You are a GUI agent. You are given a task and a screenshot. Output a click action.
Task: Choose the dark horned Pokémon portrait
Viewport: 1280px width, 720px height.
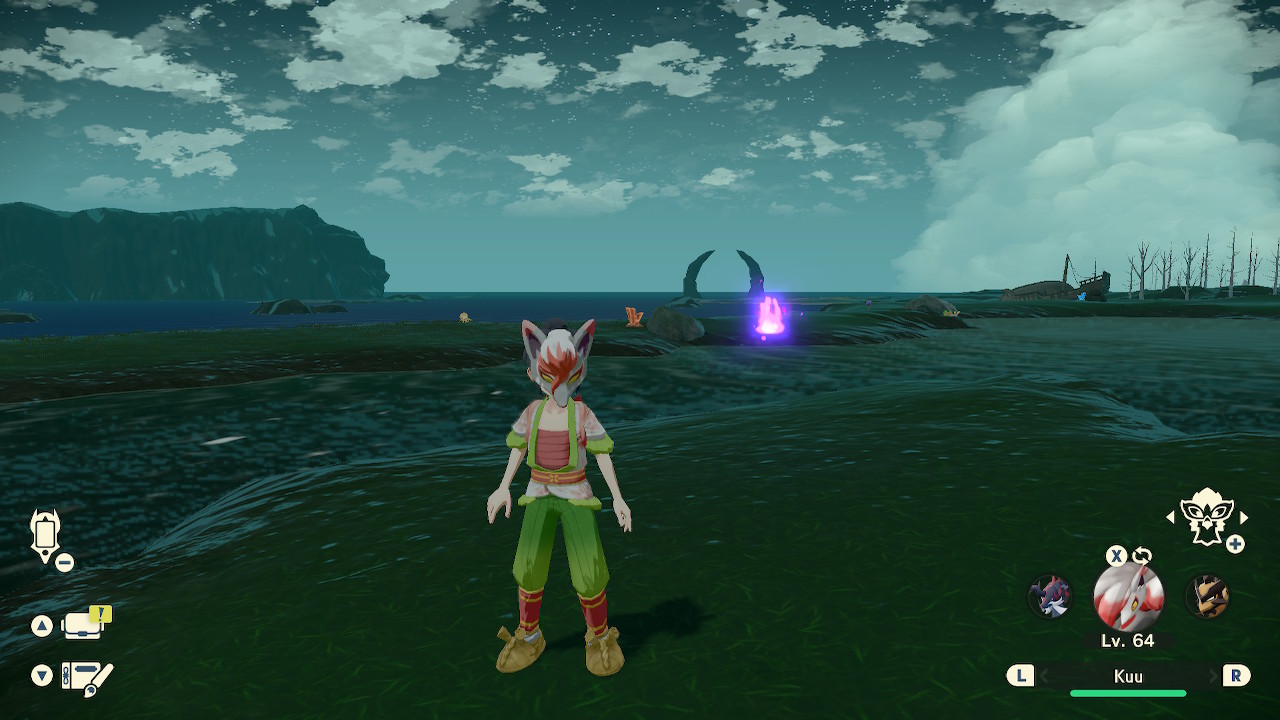coord(1050,597)
